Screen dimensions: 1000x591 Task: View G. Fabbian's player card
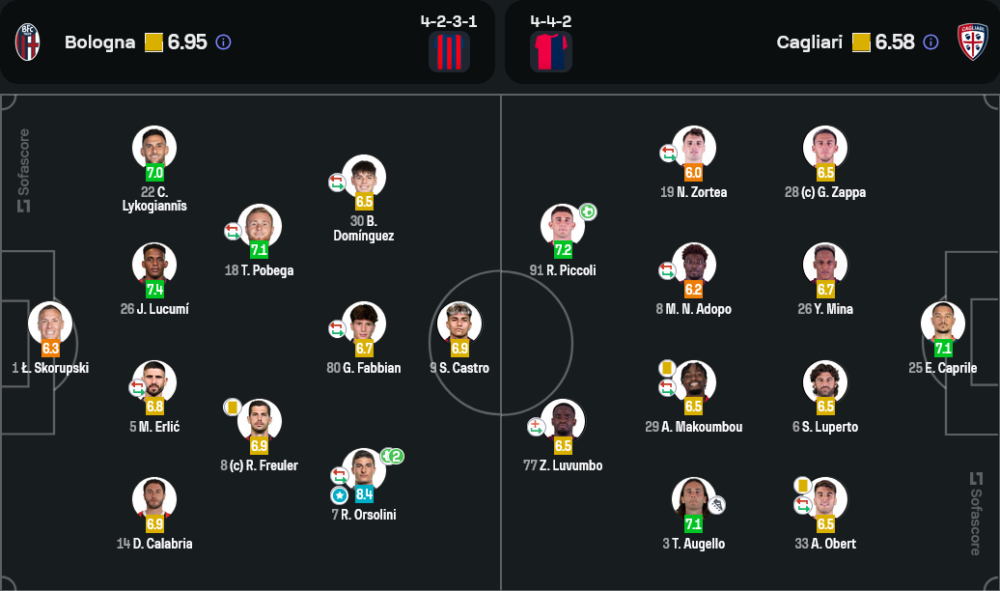pyautogui.click(x=364, y=324)
